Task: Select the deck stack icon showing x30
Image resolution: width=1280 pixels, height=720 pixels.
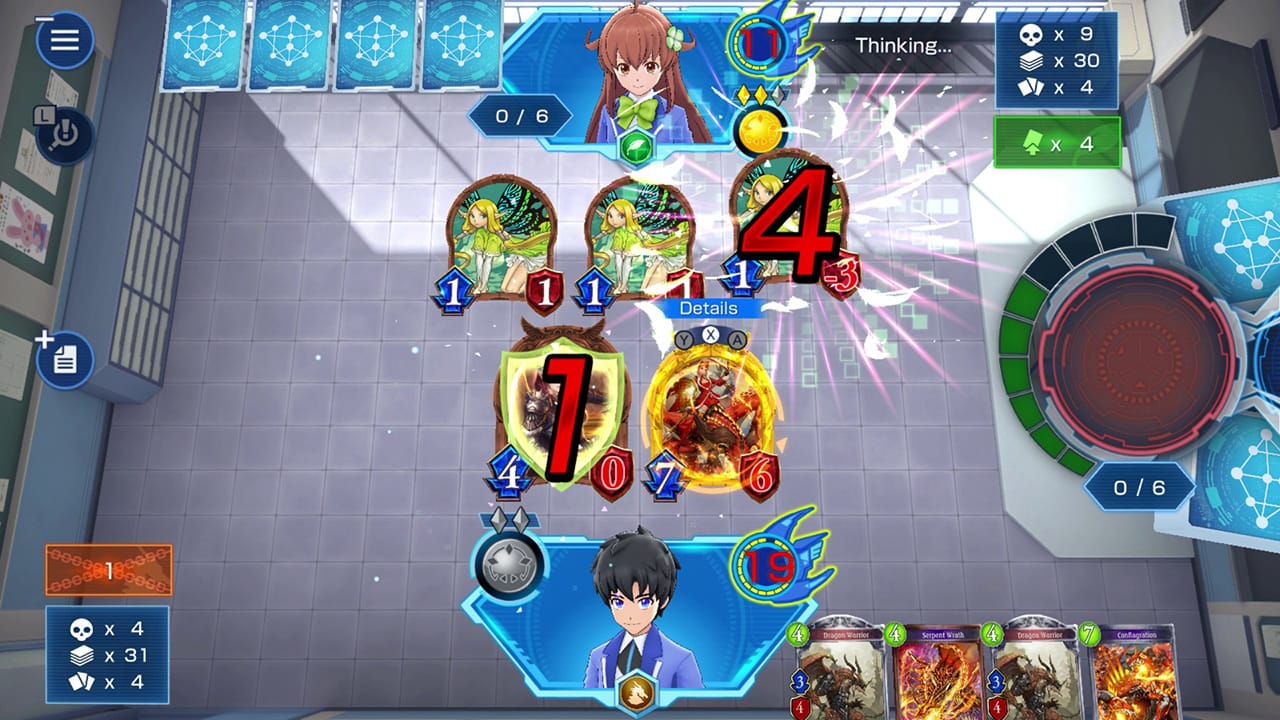Action: click(x=1031, y=60)
